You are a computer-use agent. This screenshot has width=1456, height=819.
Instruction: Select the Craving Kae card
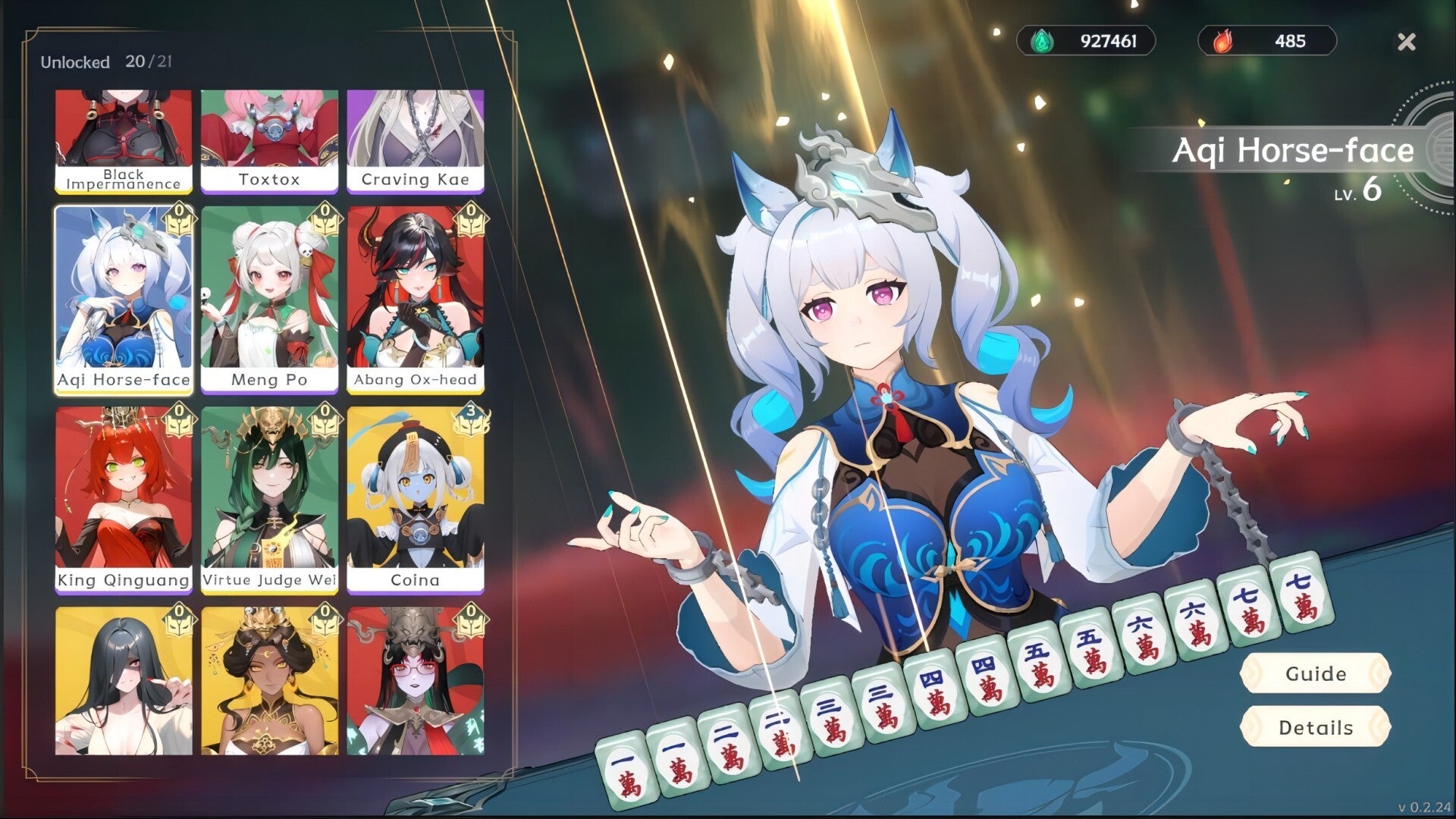pos(415,140)
